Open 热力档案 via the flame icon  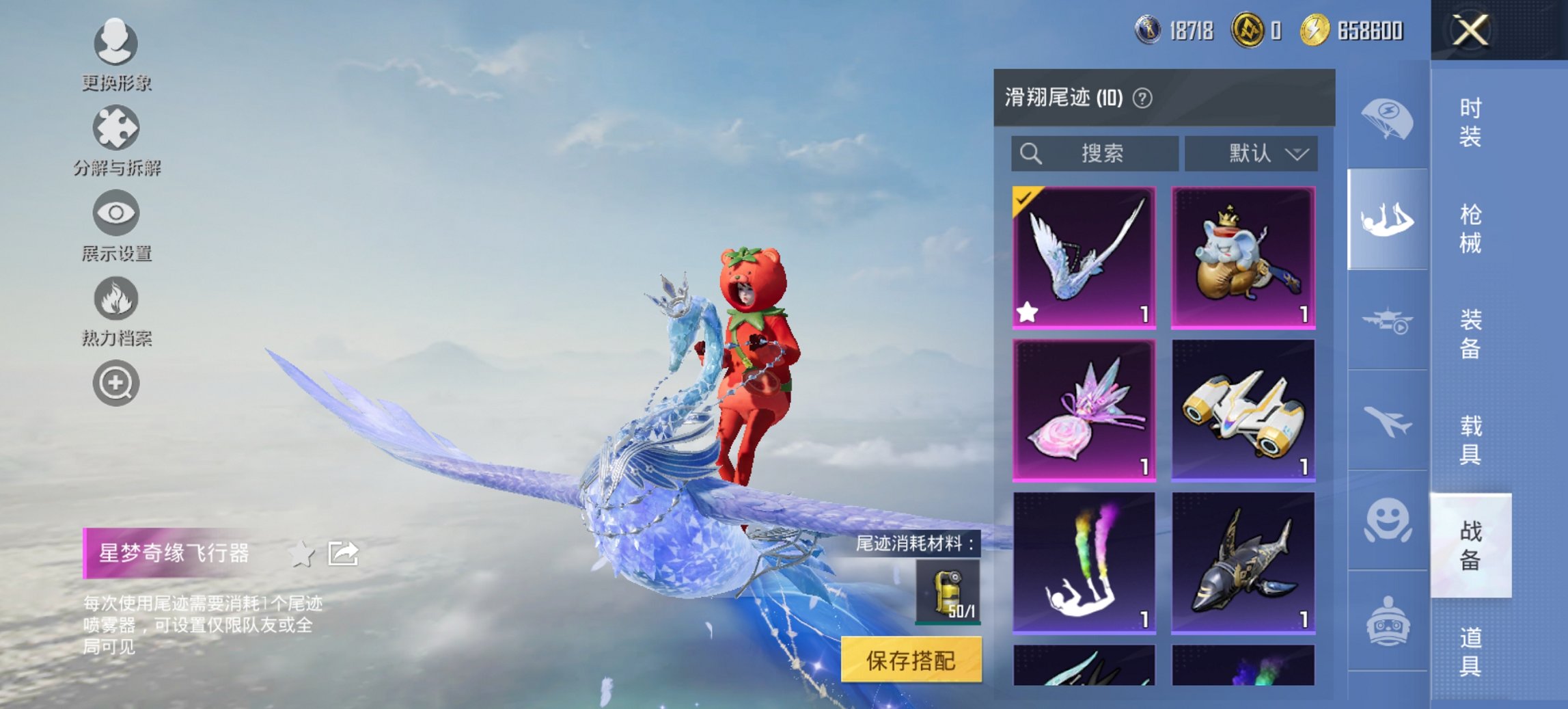pos(115,299)
